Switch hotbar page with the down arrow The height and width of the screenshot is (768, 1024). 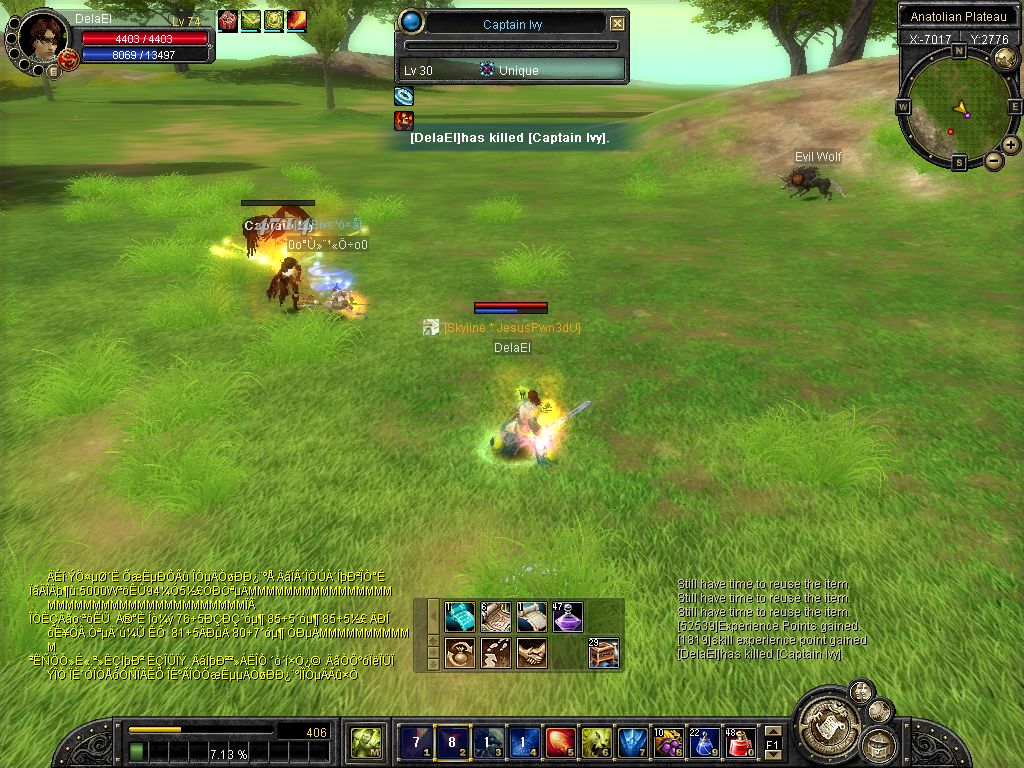[771, 757]
